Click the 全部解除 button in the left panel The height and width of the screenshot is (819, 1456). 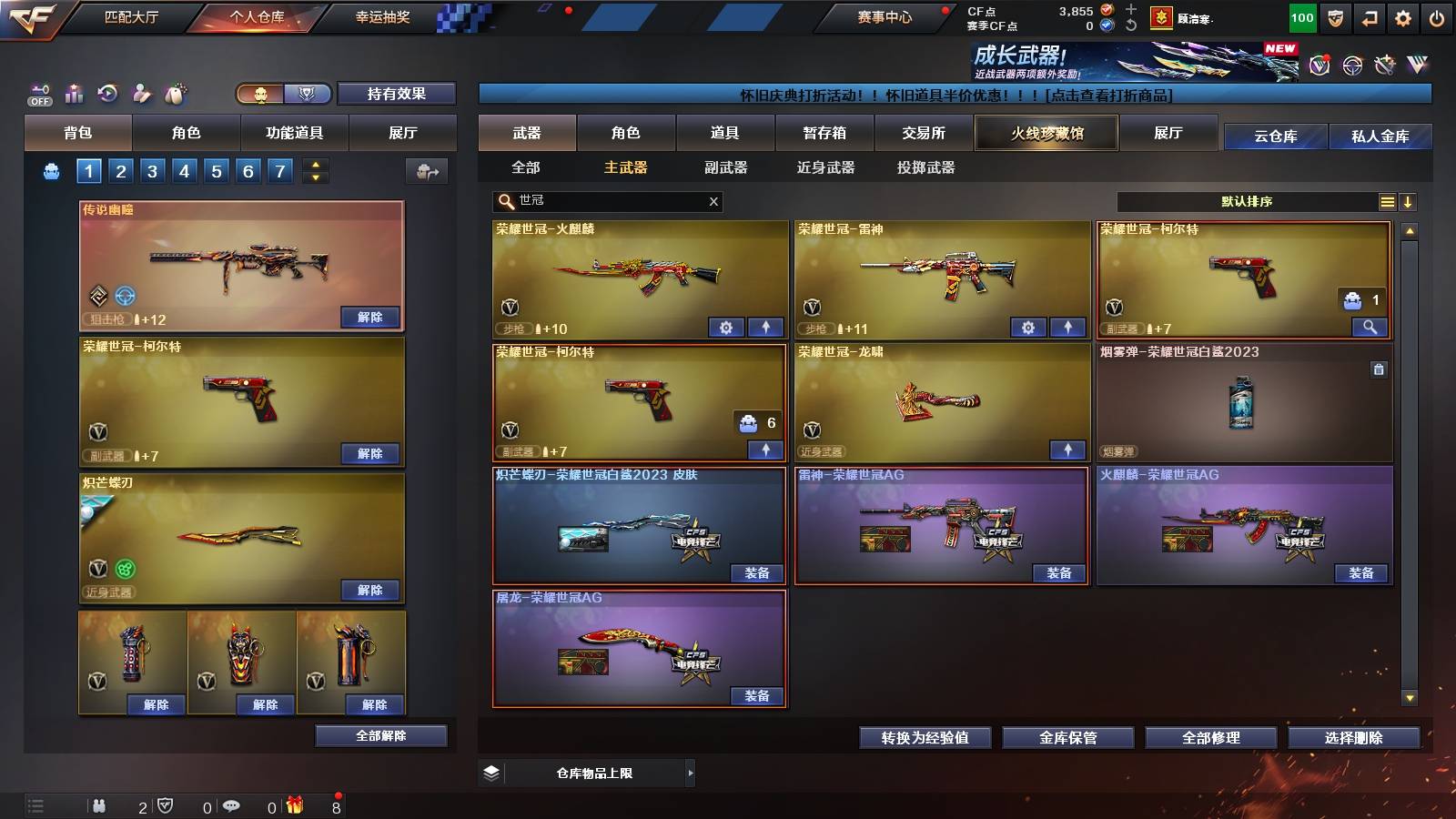pos(382,735)
